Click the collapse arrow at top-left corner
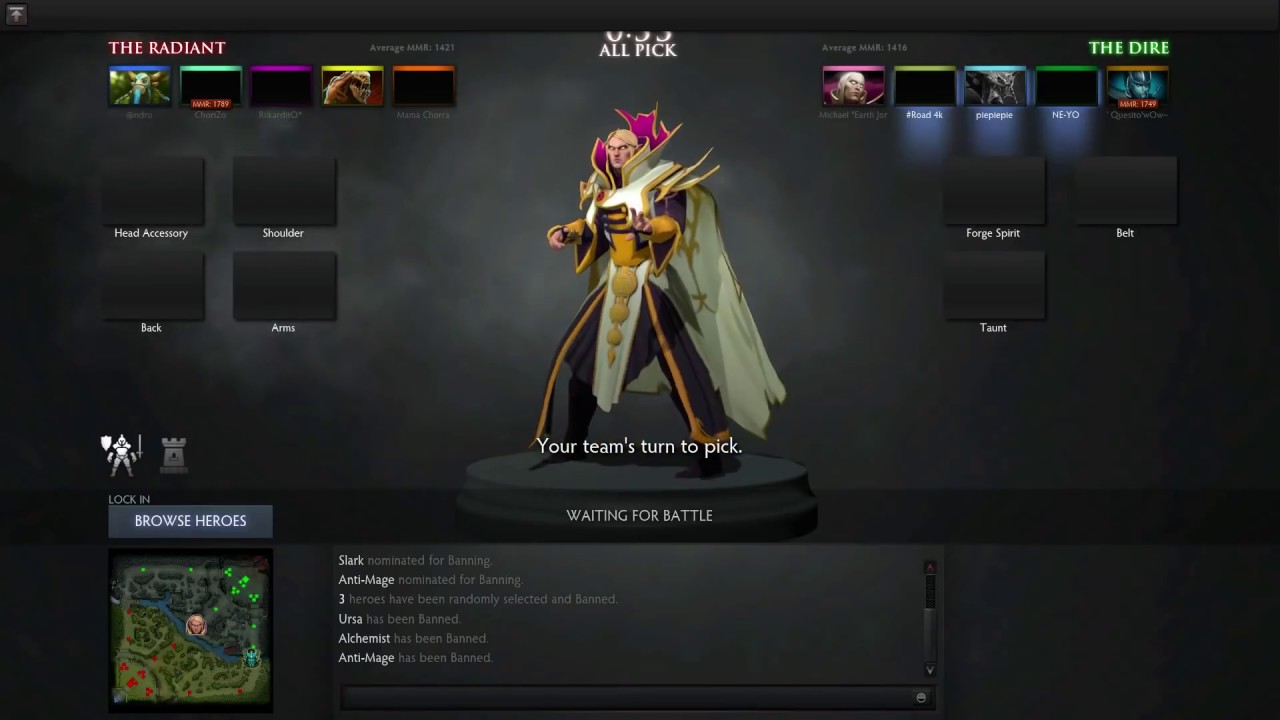The image size is (1280, 720). click(16, 15)
